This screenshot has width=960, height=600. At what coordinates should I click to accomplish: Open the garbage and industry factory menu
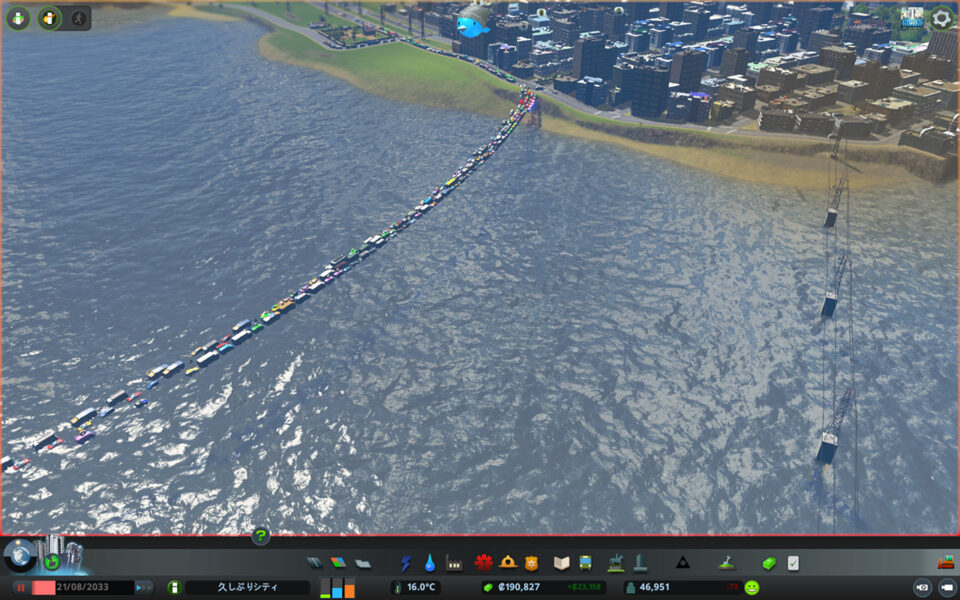click(x=454, y=563)
